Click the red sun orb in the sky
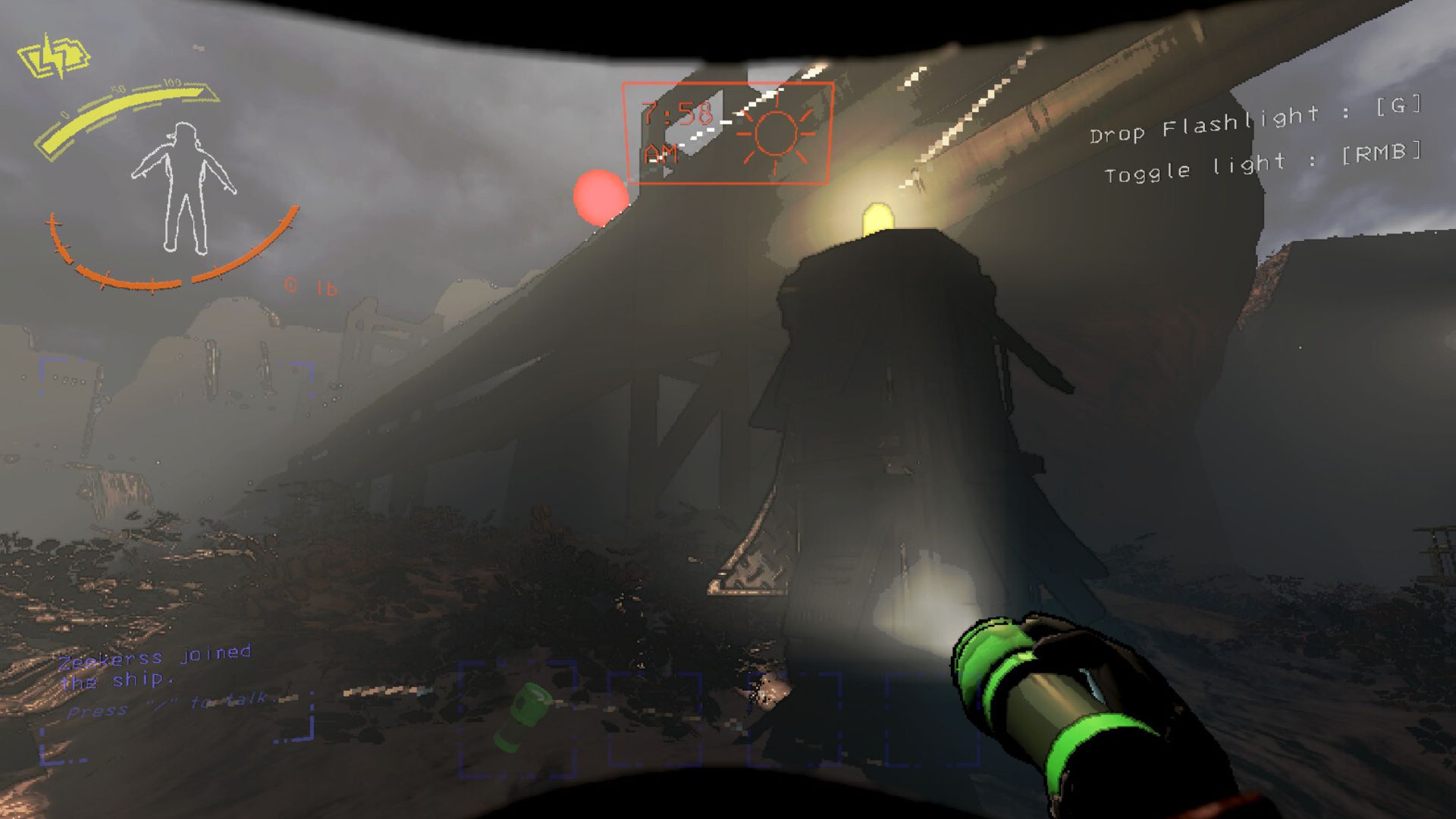 pos(601,199)
